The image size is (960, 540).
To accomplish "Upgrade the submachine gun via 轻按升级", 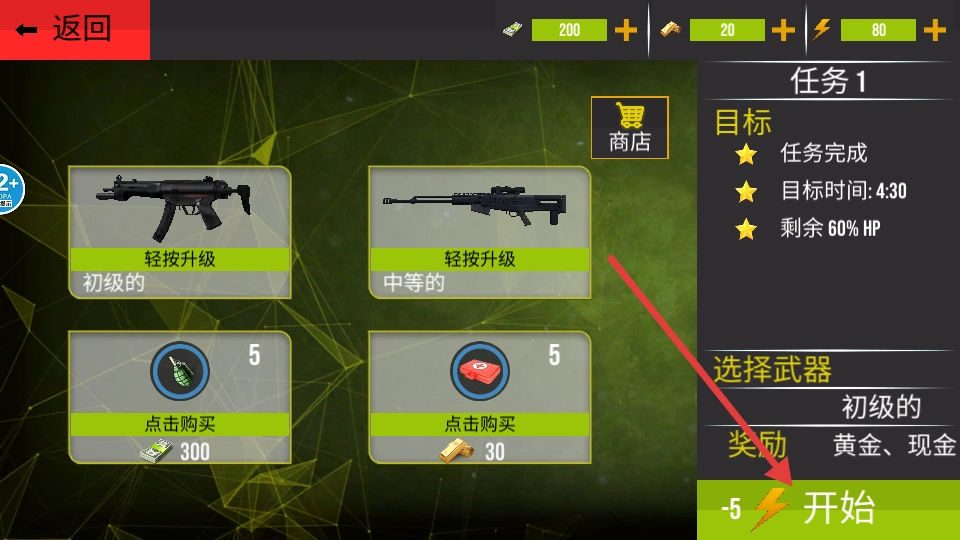I will (179, 259).
